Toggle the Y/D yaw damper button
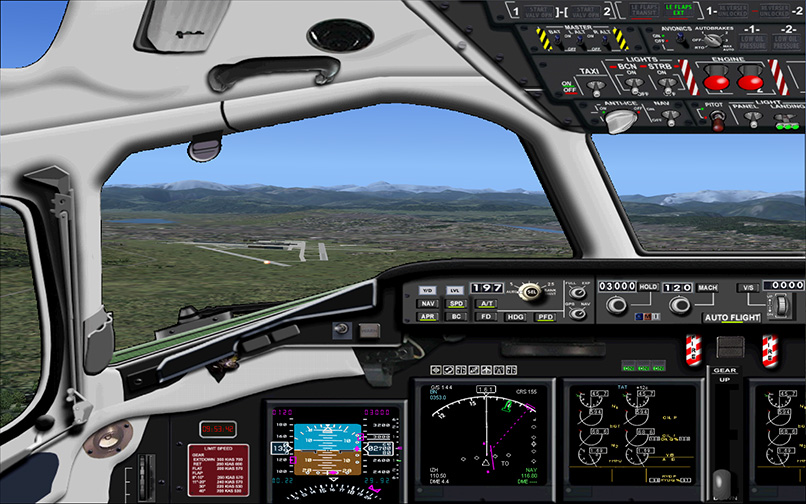 [427, 289]
